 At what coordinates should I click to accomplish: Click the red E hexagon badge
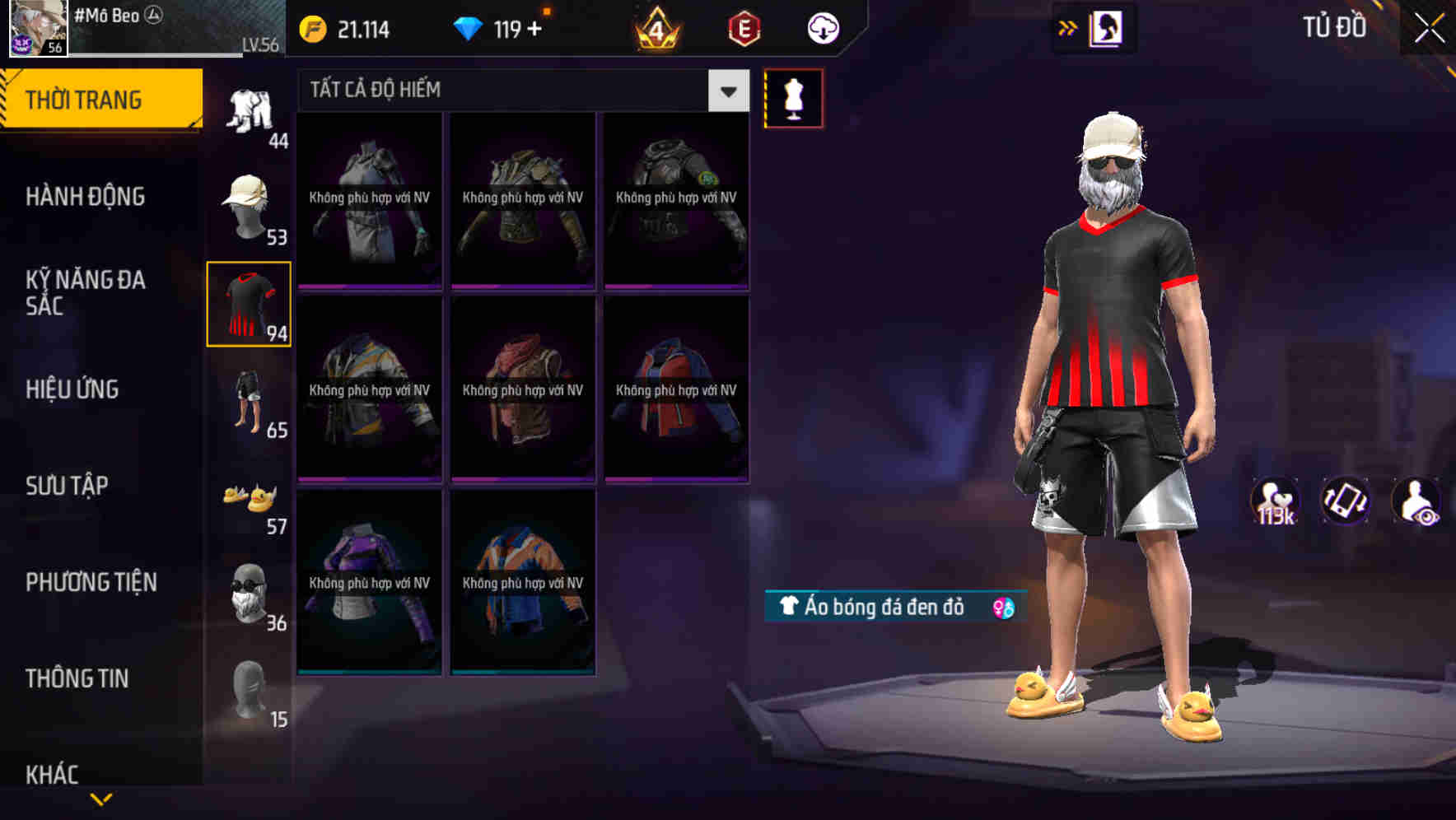point(742,27)
